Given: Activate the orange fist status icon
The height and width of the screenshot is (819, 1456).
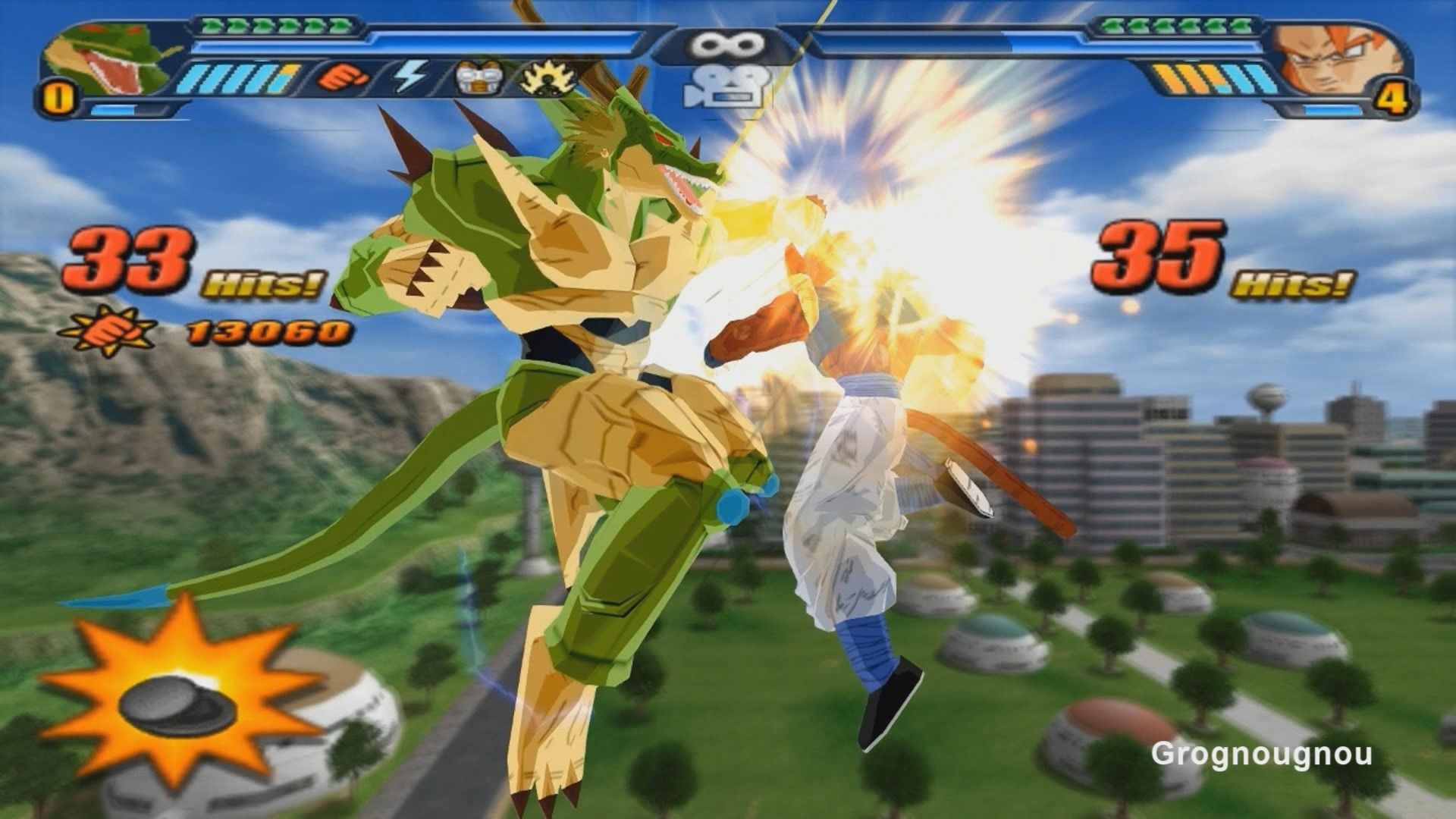Looking at the screenshot, I should pyautogui.click(x=341, y=77).
